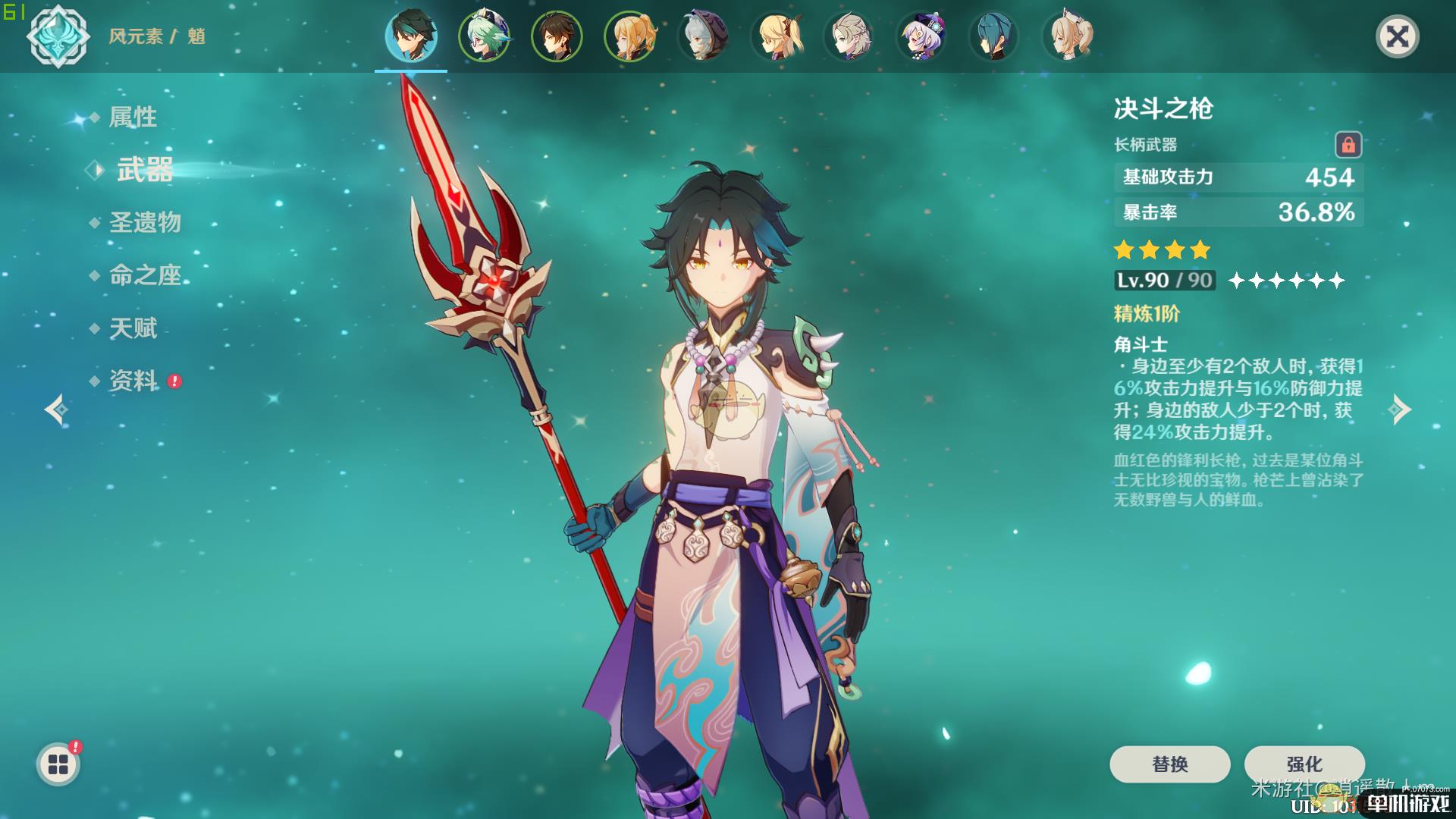Go to the previous character with left arrow

click(x=56, y=409)
